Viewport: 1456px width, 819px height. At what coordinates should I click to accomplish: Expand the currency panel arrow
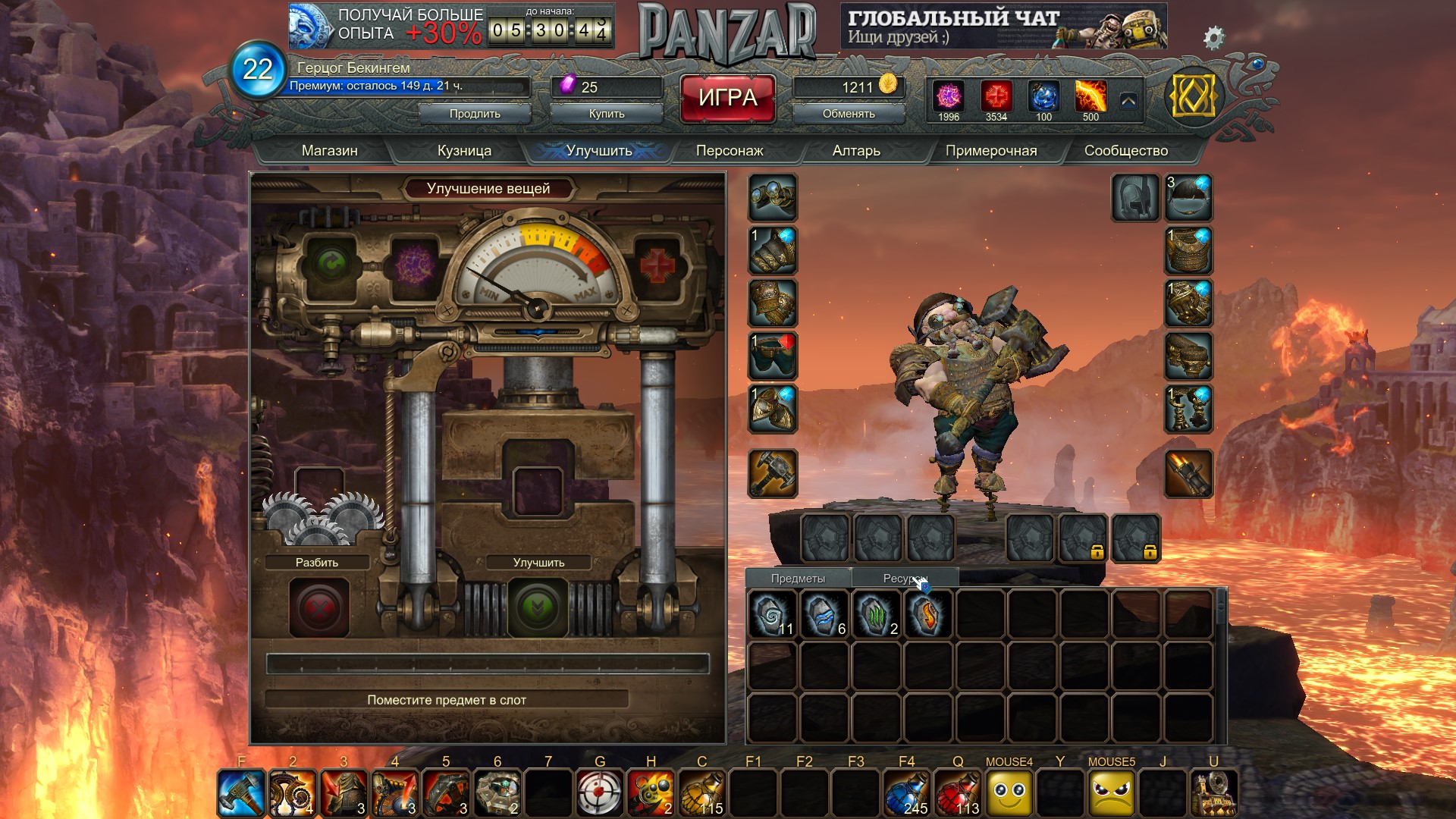tap(1128, 101)
